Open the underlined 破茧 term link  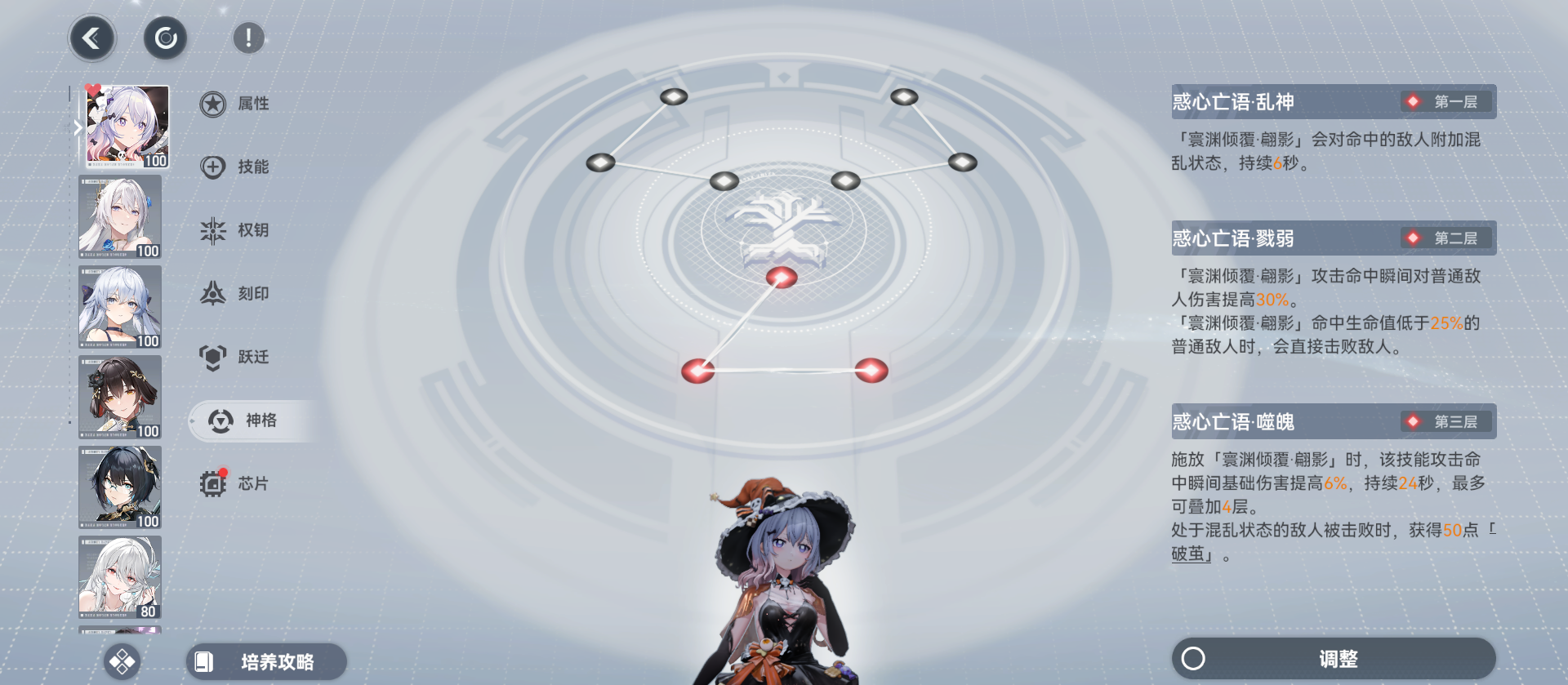point(1190,552)
